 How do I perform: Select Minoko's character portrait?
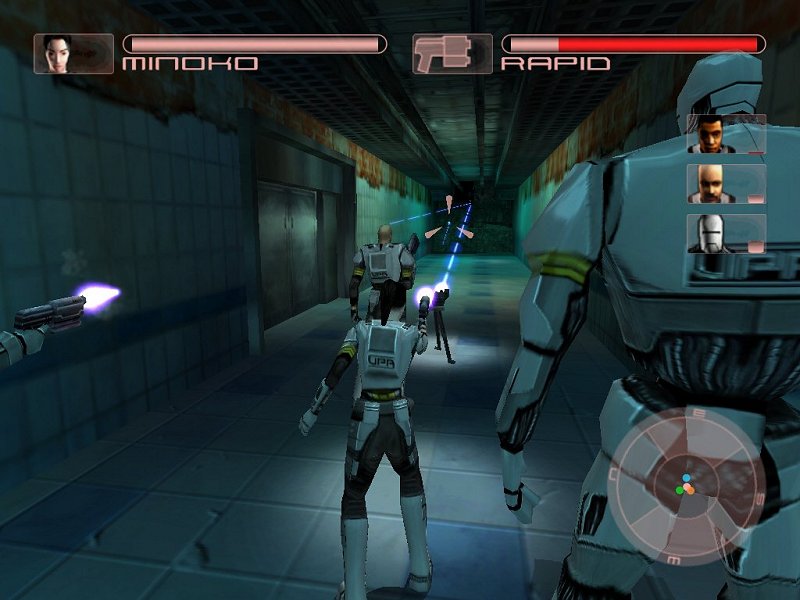pos(59,54)
